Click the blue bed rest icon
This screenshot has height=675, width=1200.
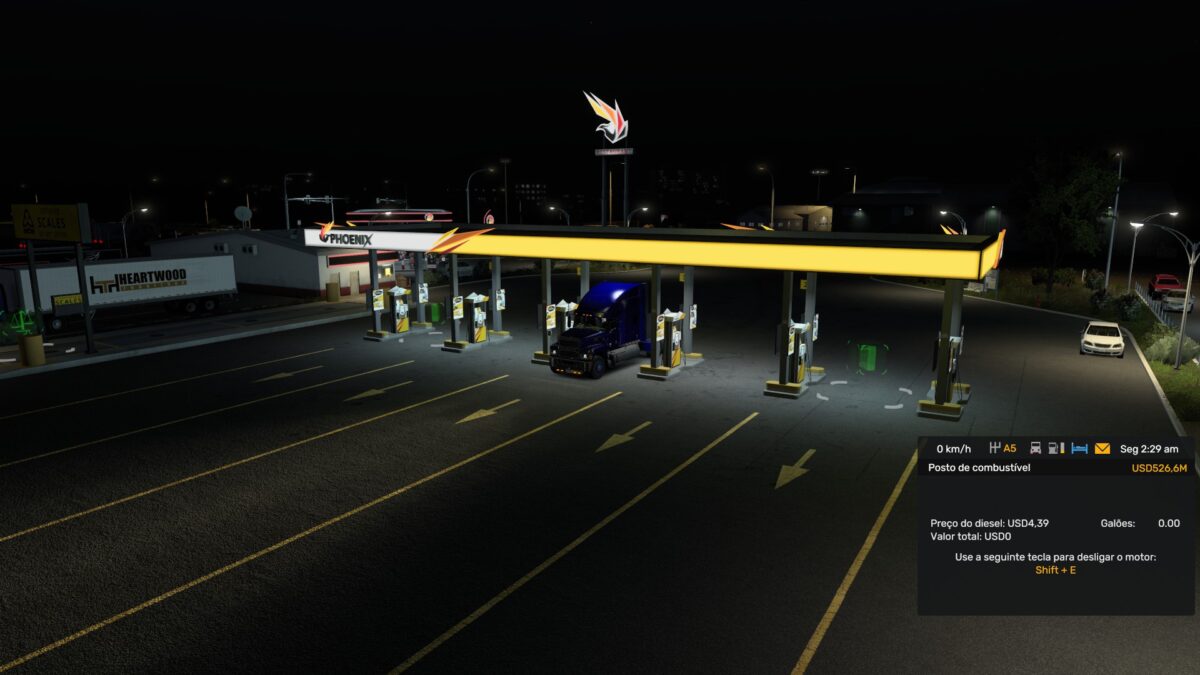[x=1079, y=449]
